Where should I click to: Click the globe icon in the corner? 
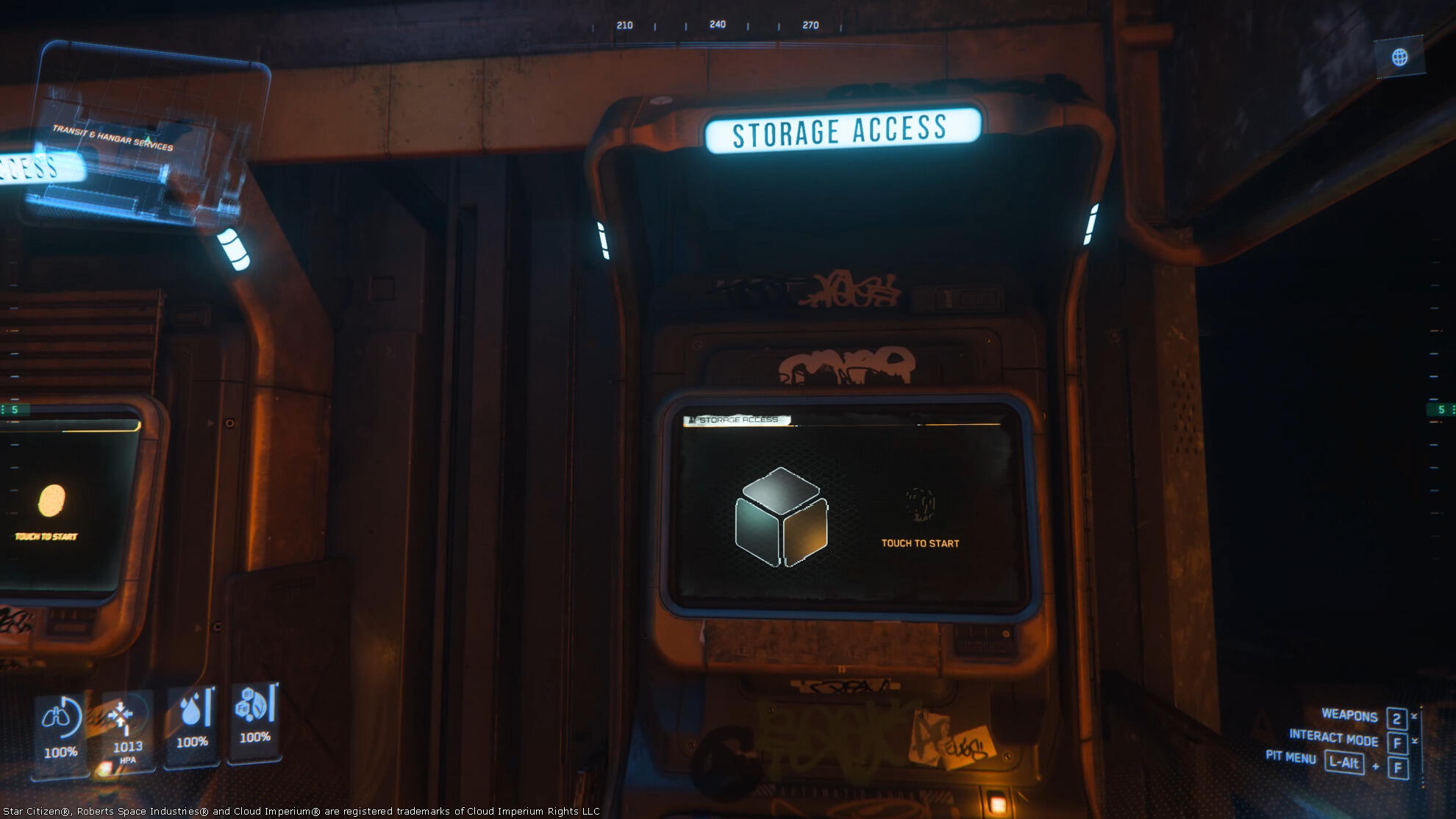pyautogui.click(x=1399, y=57)
